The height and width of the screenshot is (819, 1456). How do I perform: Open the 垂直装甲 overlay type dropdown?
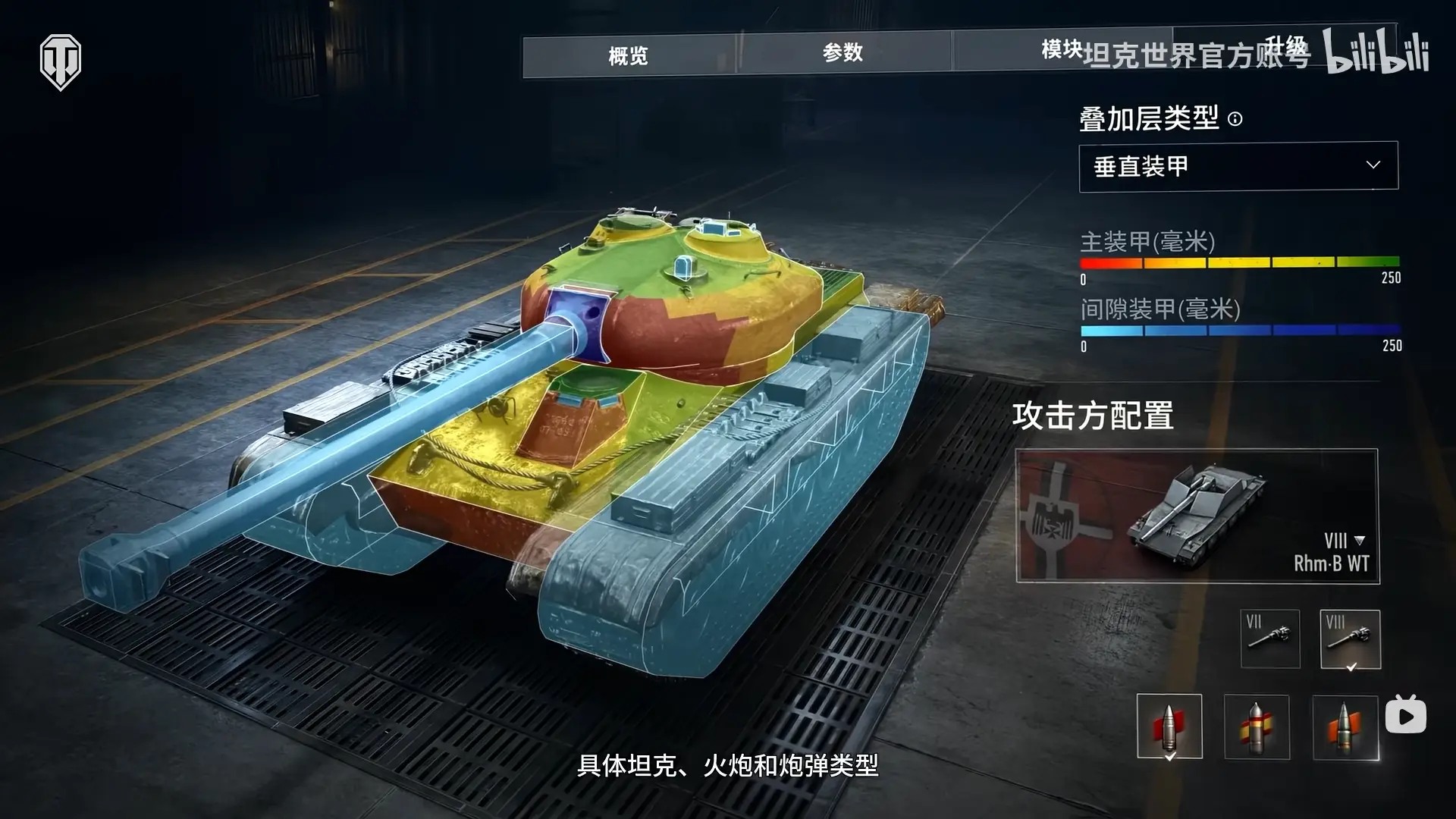point(1238,166)
